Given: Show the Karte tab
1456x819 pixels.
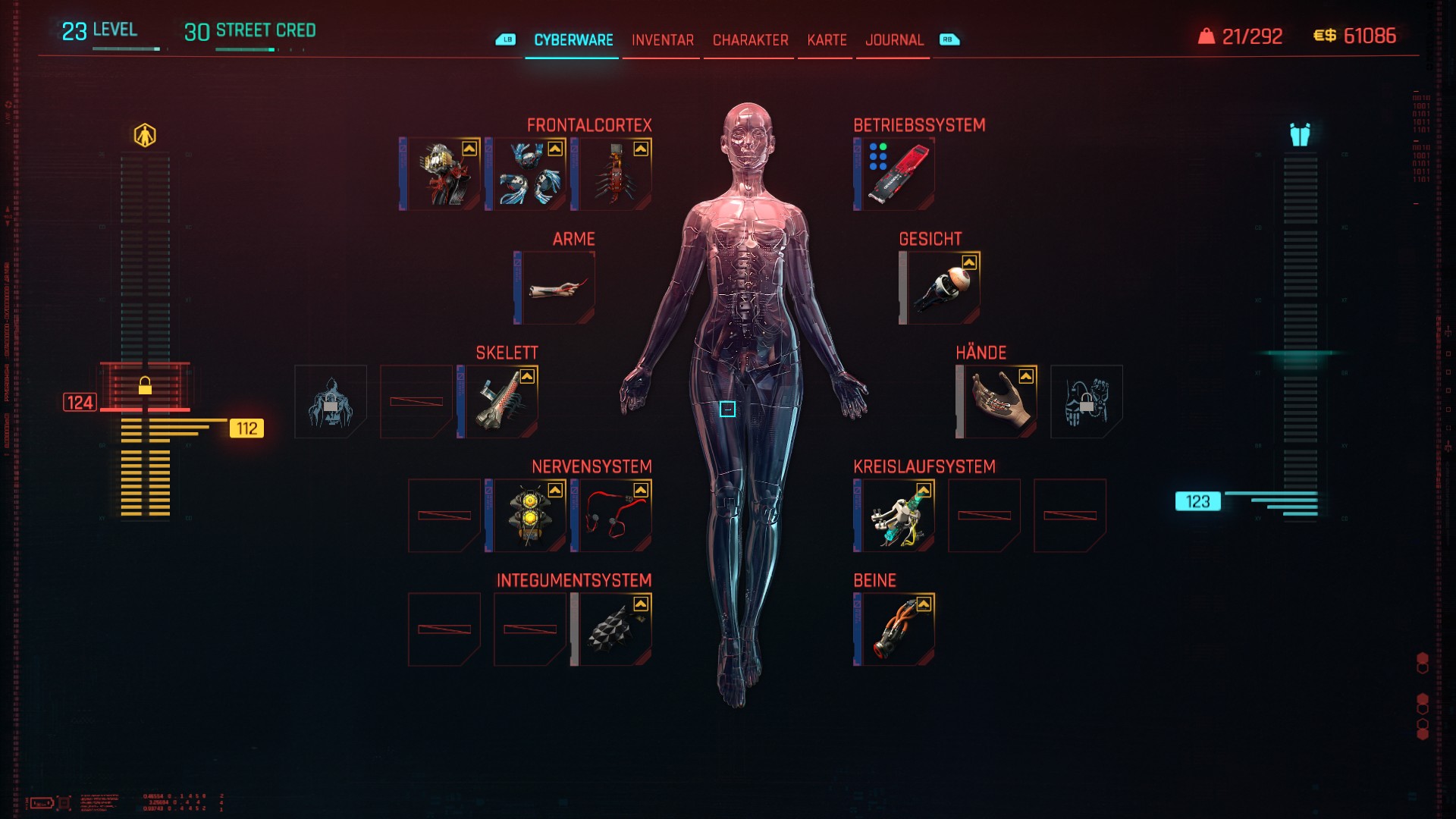Looking at the screenshot, I should [827, 40].
